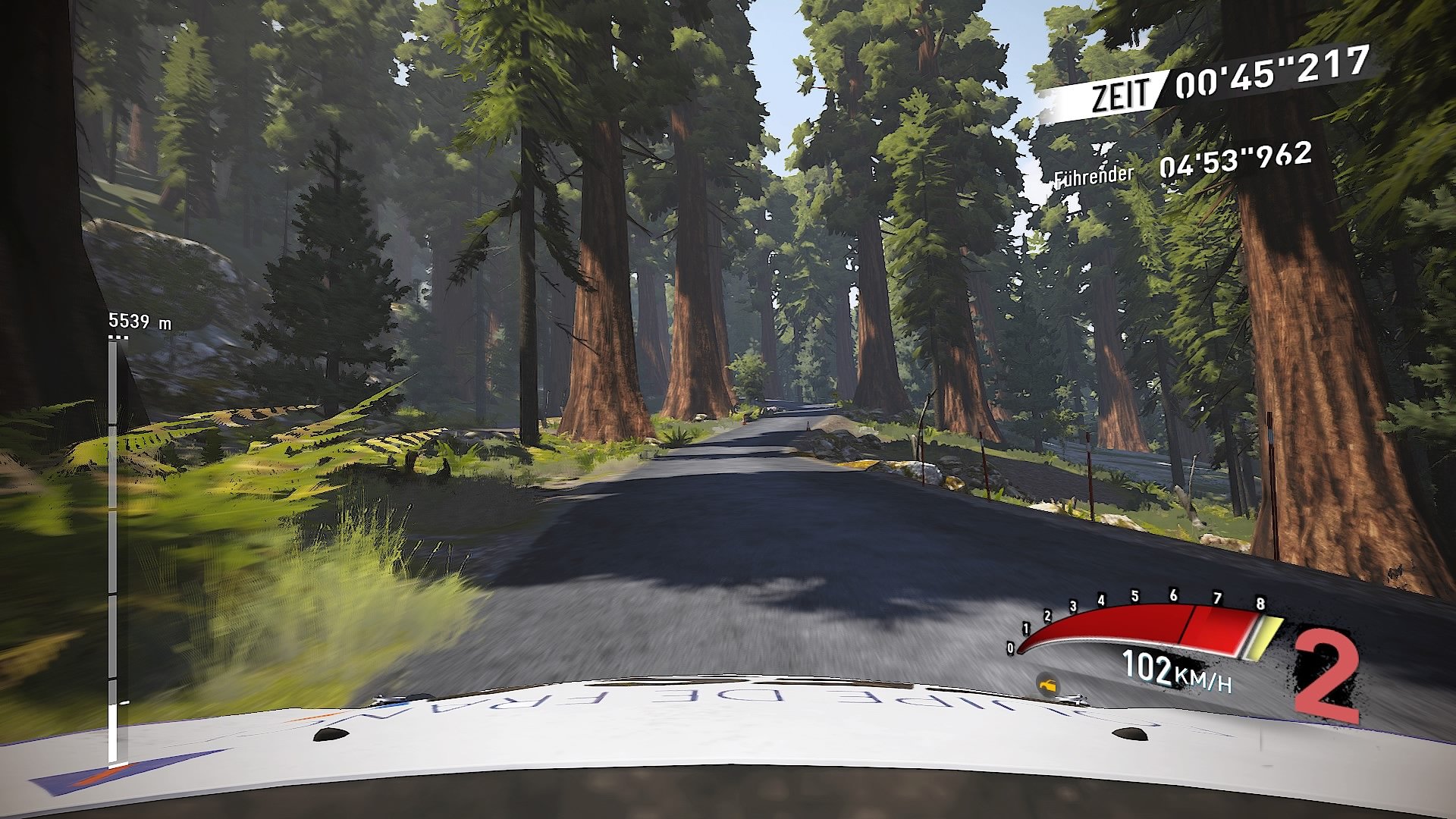The height and width of the screenshot is (819, 1456).
Task: Click the number 8 mark on the tachometer
Action: point(1260,604)
